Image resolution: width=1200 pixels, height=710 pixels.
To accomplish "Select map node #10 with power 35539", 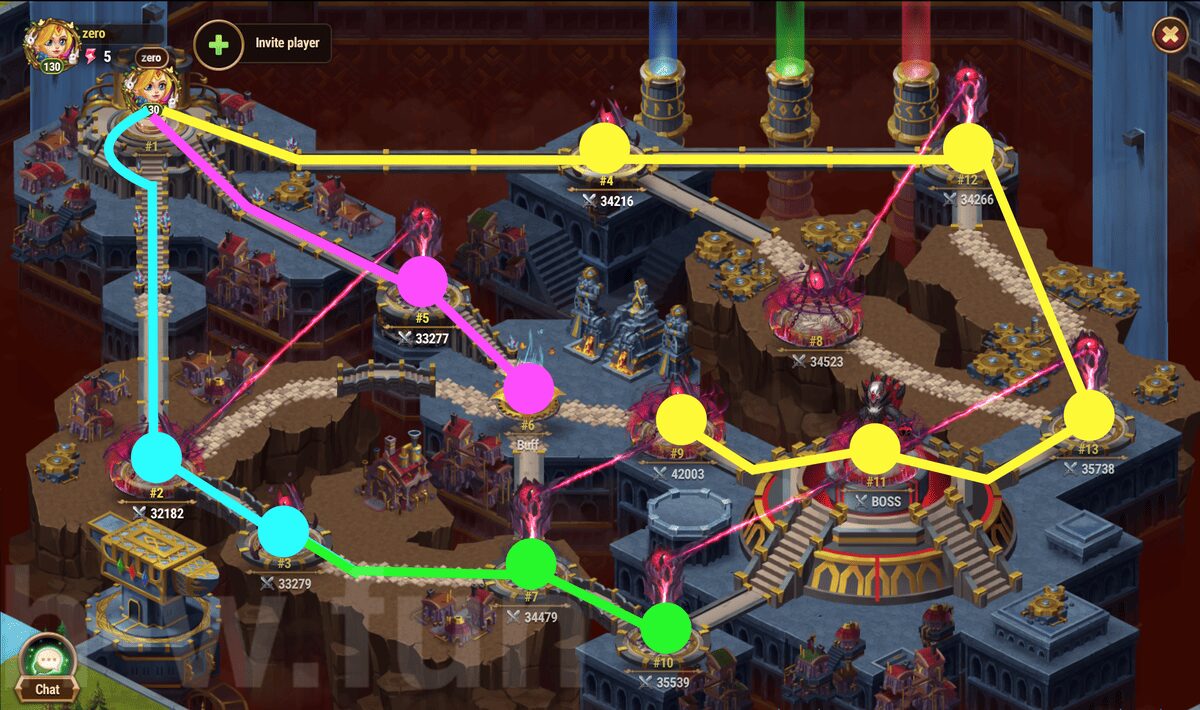I will [x=665, y=628].
